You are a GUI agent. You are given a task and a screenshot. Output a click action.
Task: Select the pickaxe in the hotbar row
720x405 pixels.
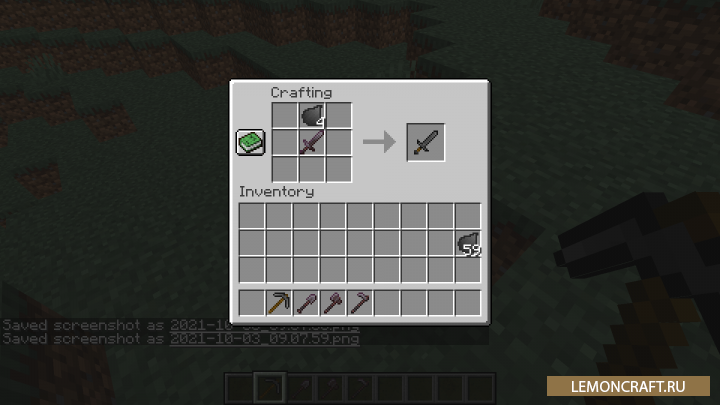pyautogui.click(x=279, y=302)
